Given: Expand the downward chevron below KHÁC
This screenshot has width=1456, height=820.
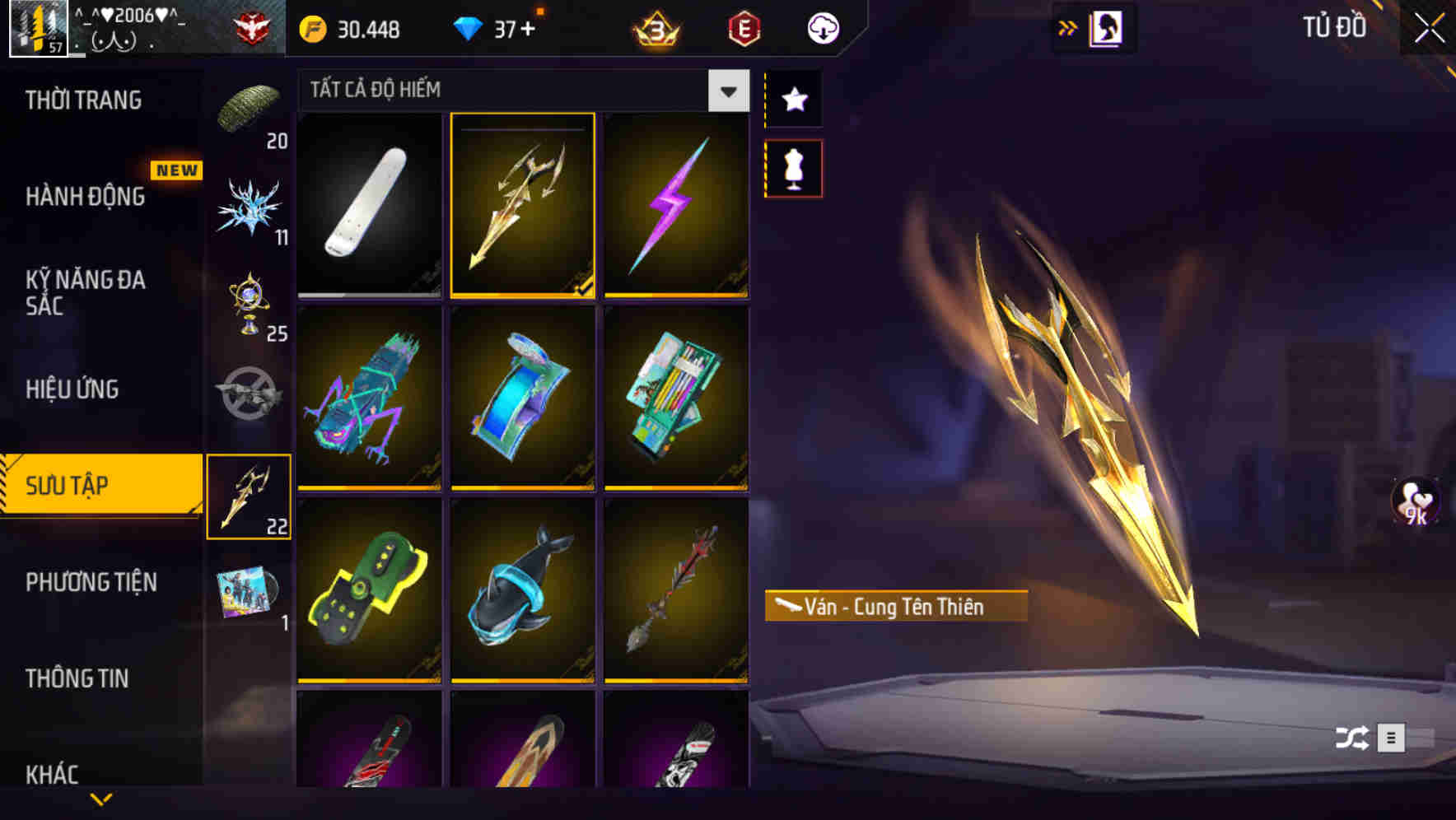Looking at the screenshot, I should point(101,800).
